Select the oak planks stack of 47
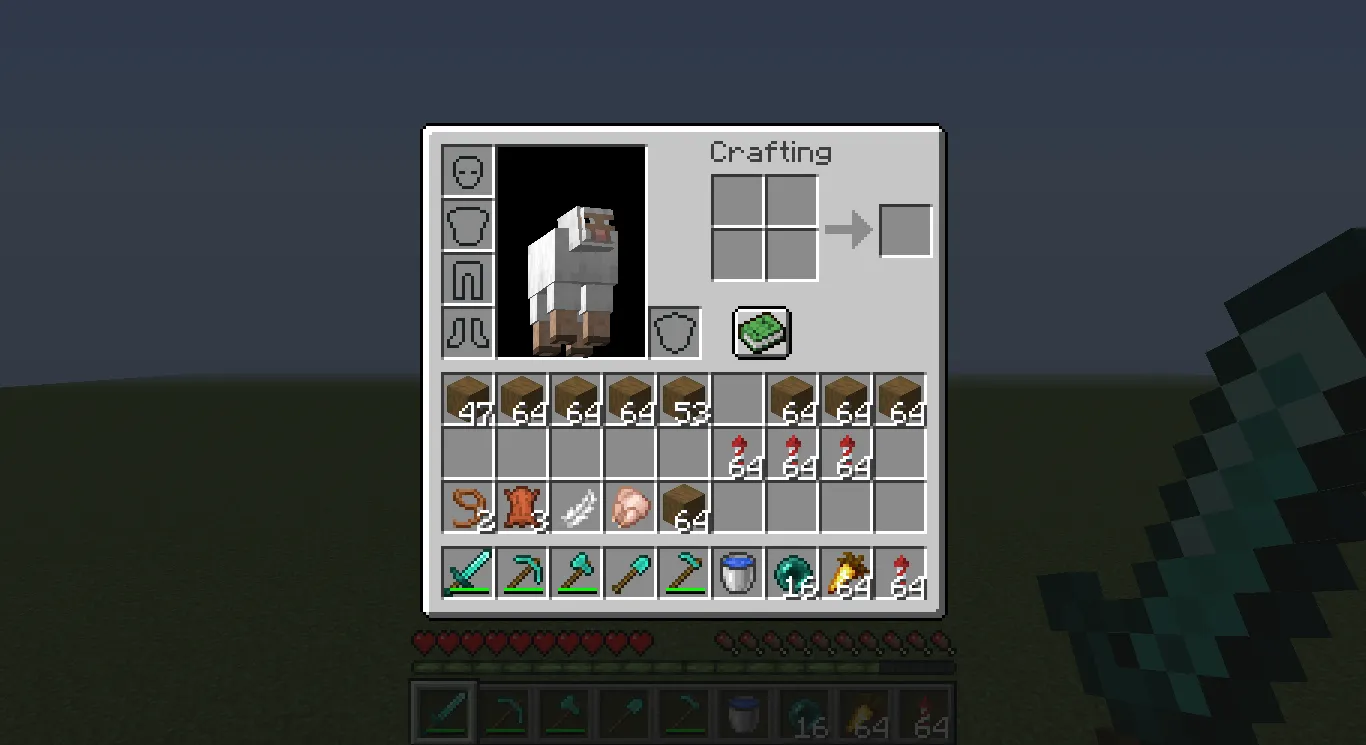 pos(466,396)
